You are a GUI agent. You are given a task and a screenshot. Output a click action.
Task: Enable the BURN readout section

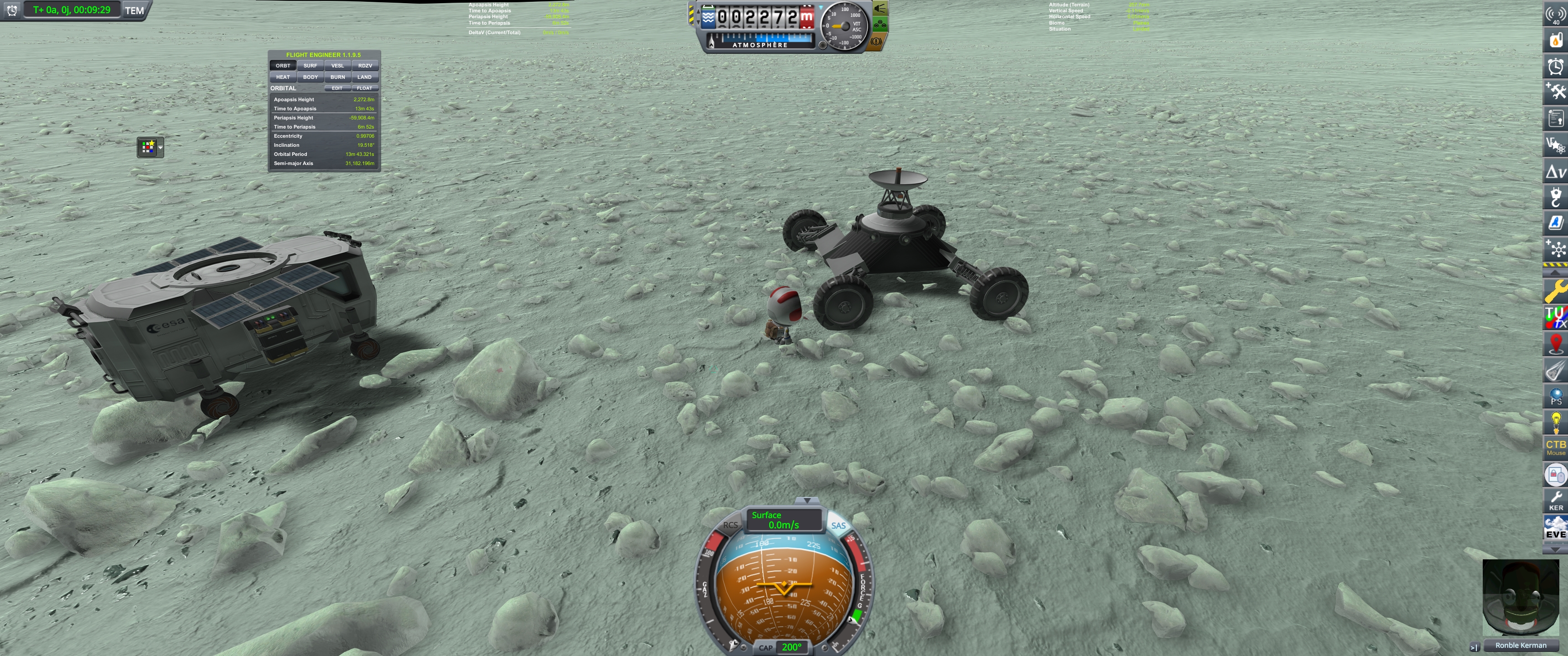(337, 77)
